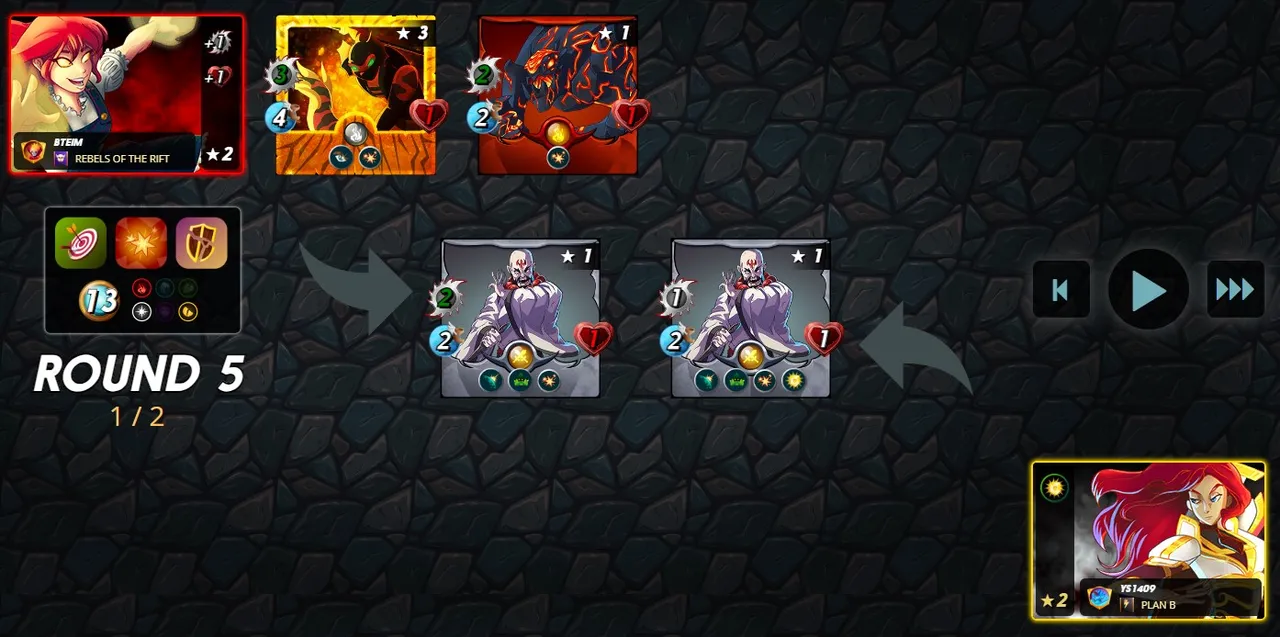1280x637 pixels.
Task: Click the Plan B guild label
Action: [1157, 605]
